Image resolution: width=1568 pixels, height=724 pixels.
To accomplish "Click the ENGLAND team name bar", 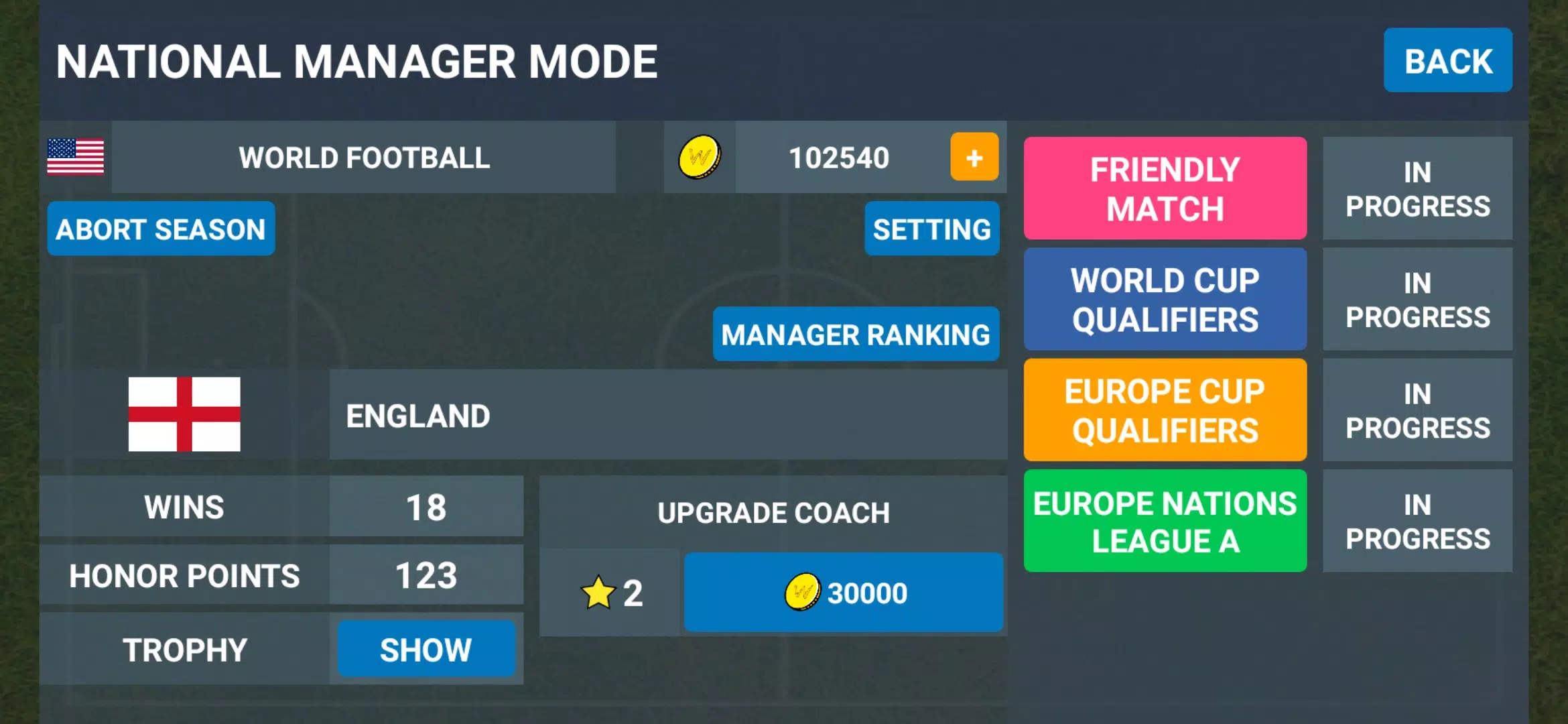I will click(x=667, y=415).
